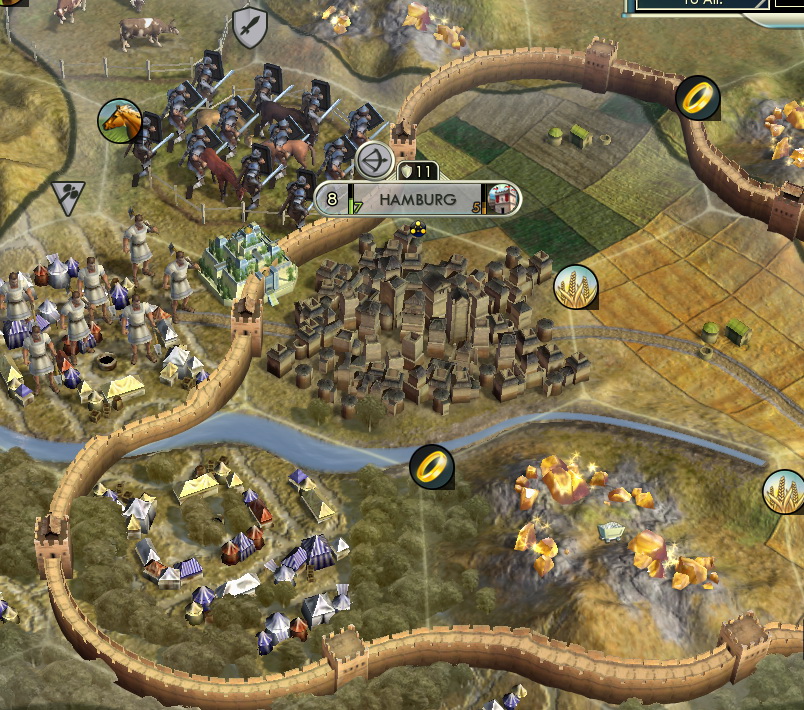Click the horse resource icon
804x710 pixels.
coord(119,120)
